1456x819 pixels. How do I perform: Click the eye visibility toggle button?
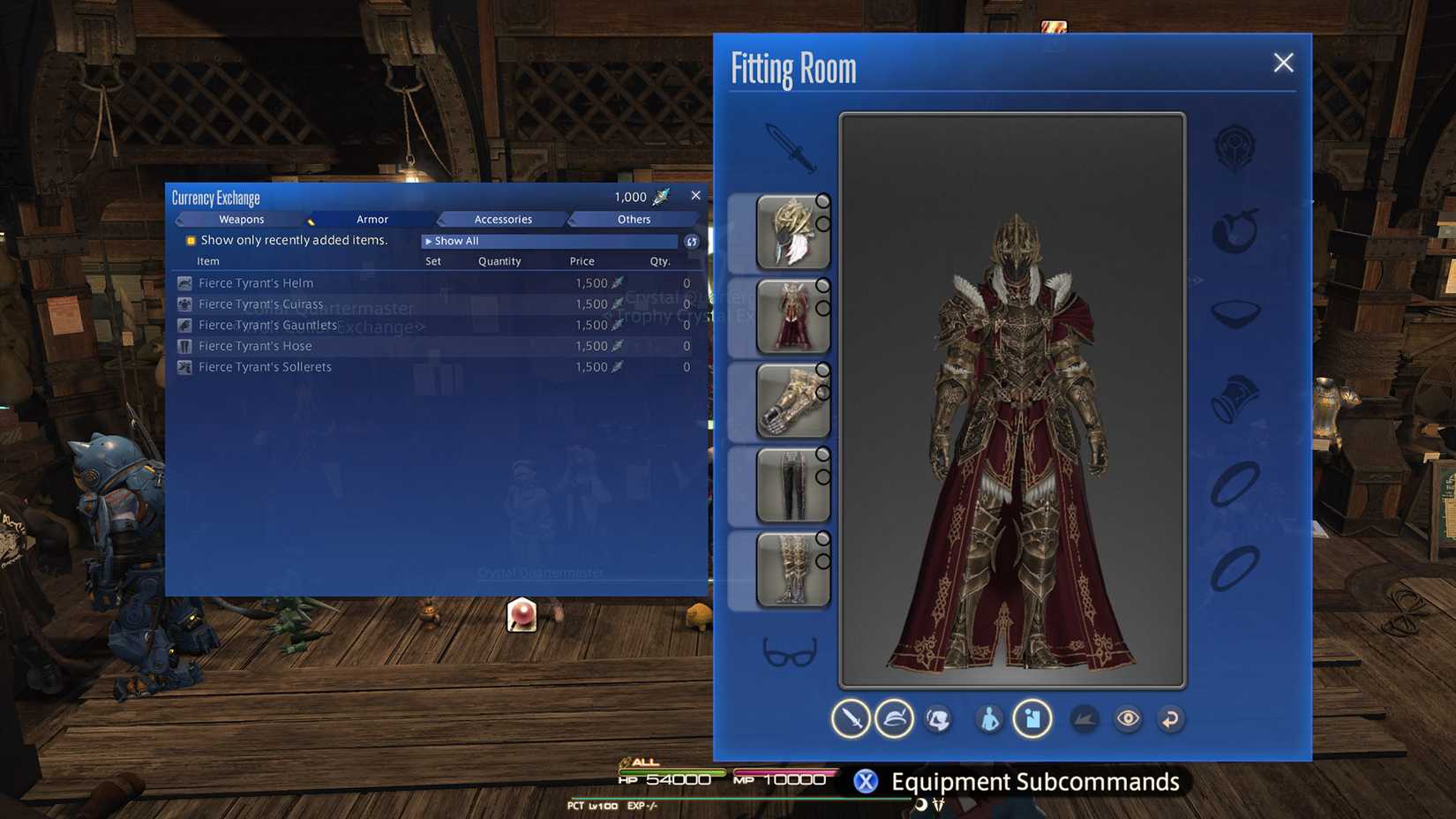coord(1128,718)
